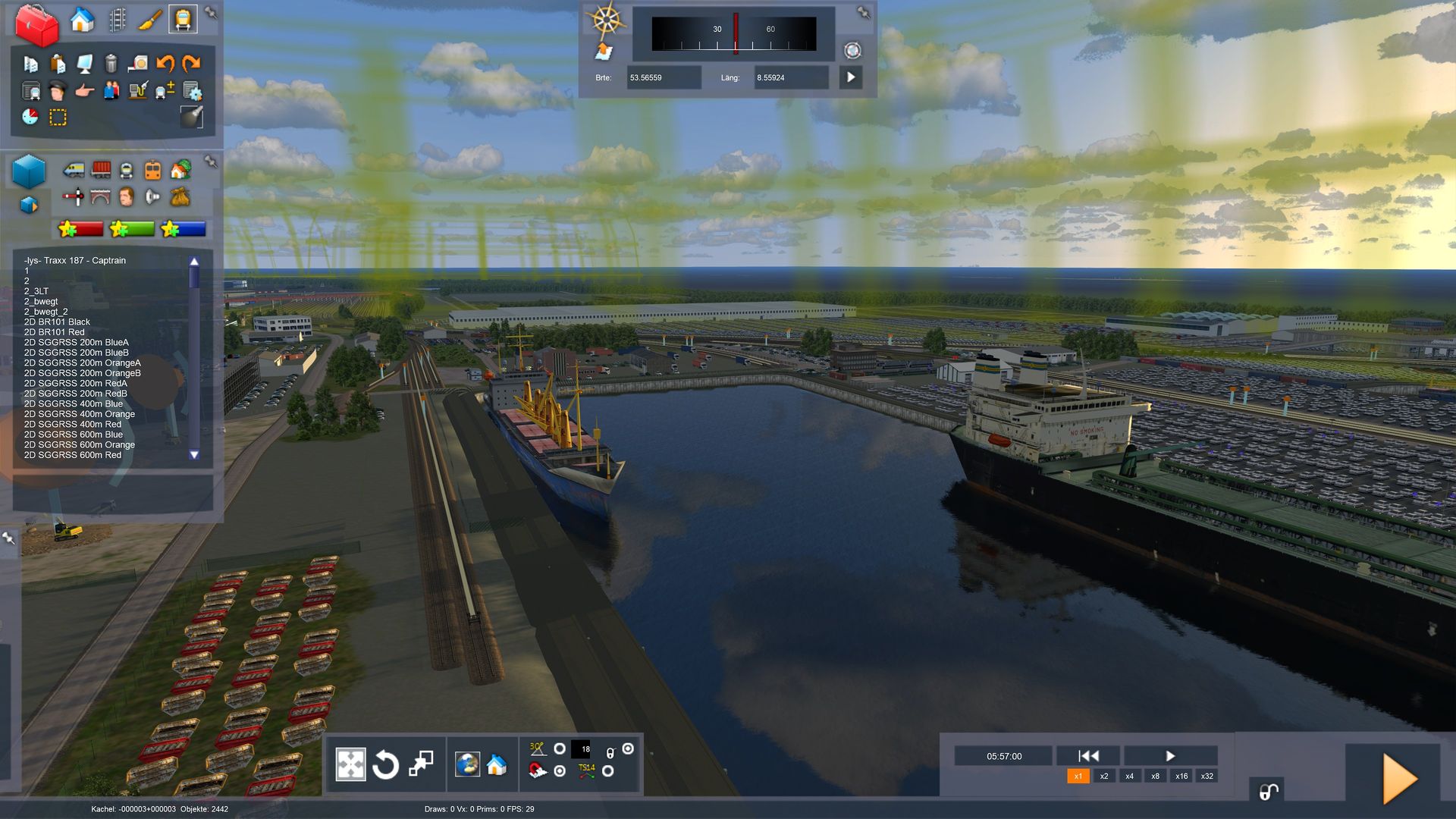Click the trash can delete icon
Image resolution: width=1456 pixels, height=819 pixels.
pos(111,64)
